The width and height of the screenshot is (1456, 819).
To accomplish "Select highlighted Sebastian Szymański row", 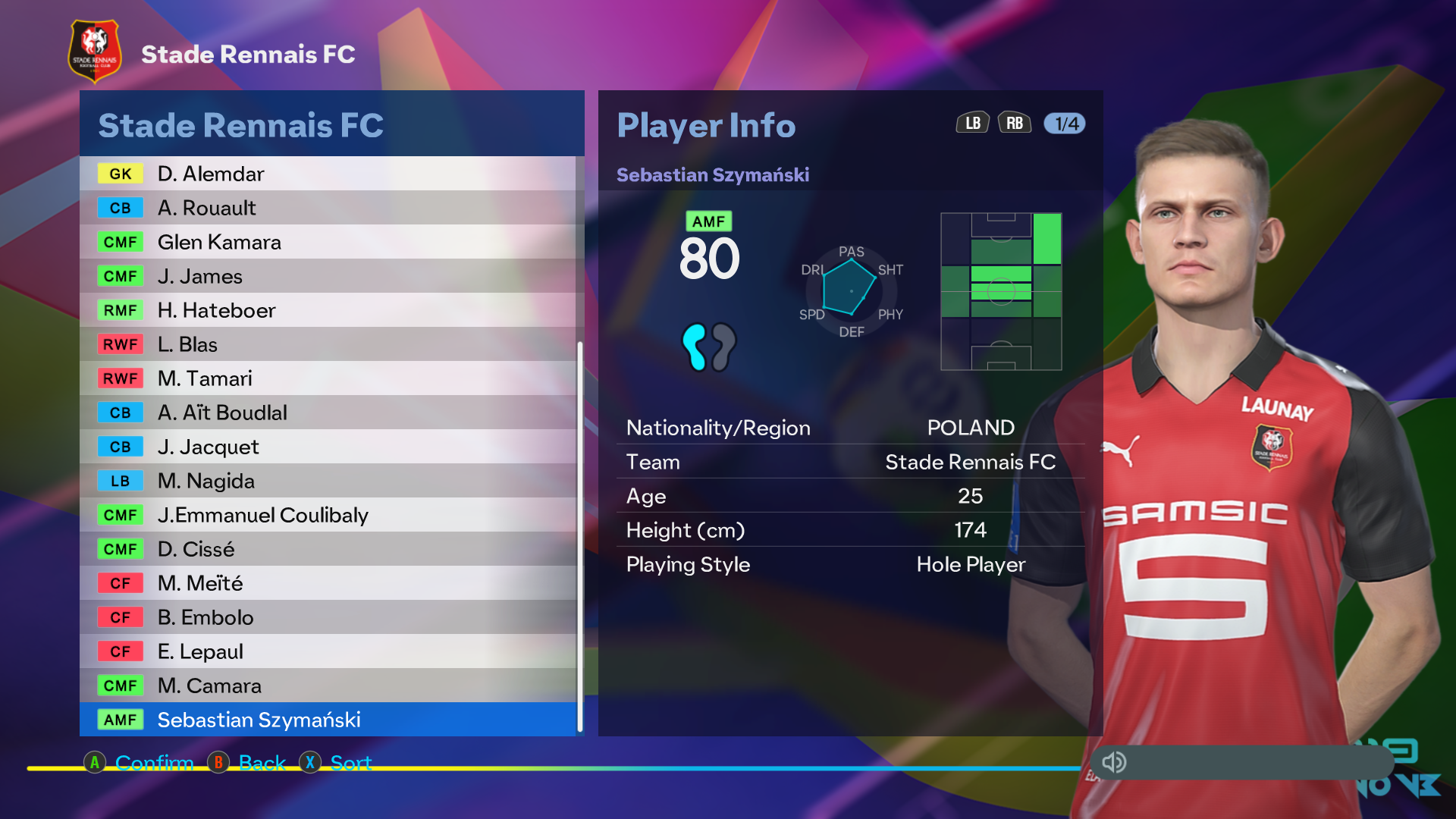I will click(328, 720).
